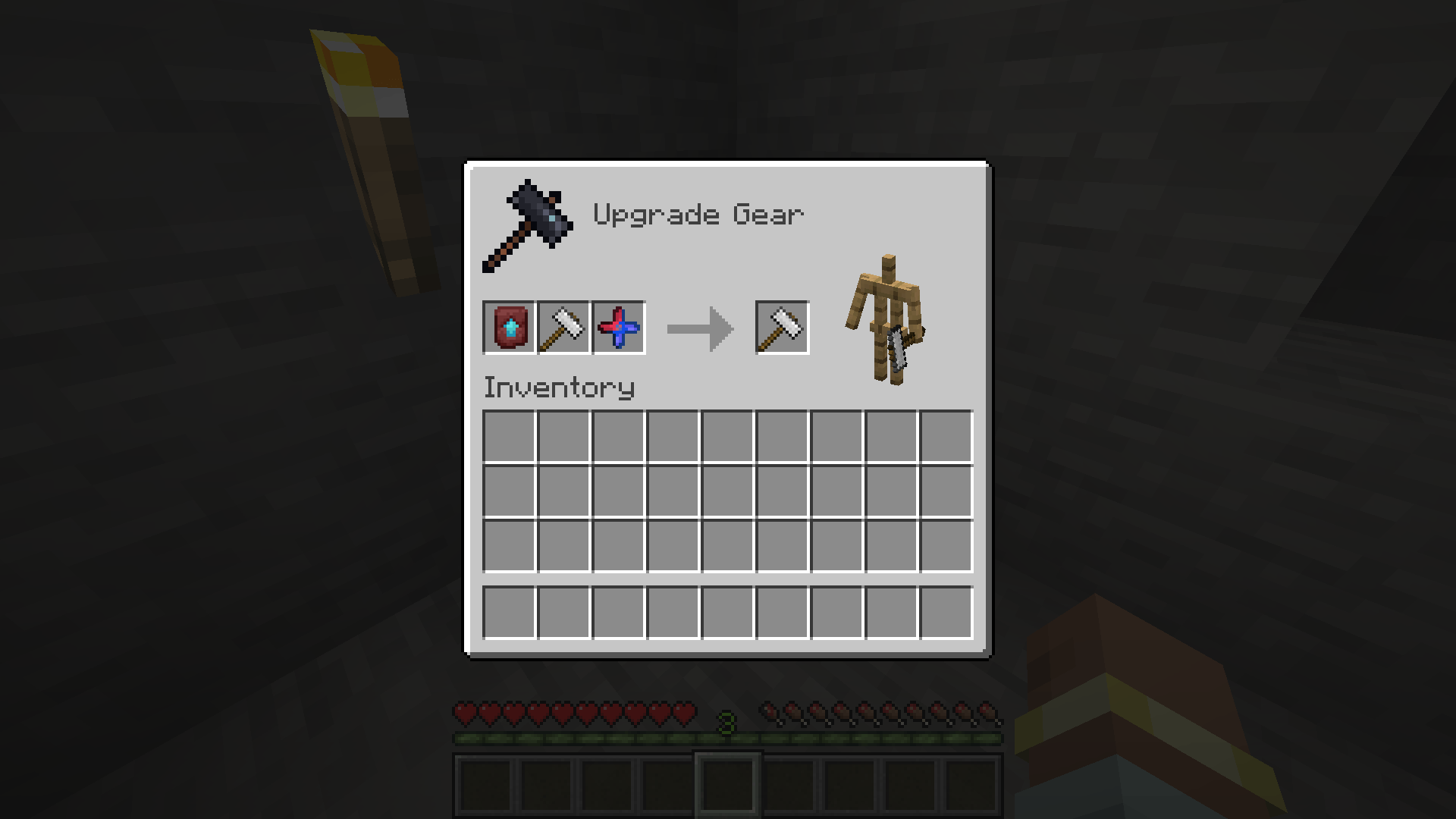Take the upgraded hammer from the result slot
The width and height of the screenshot is (1456, 819).
(x=781, y=328)
